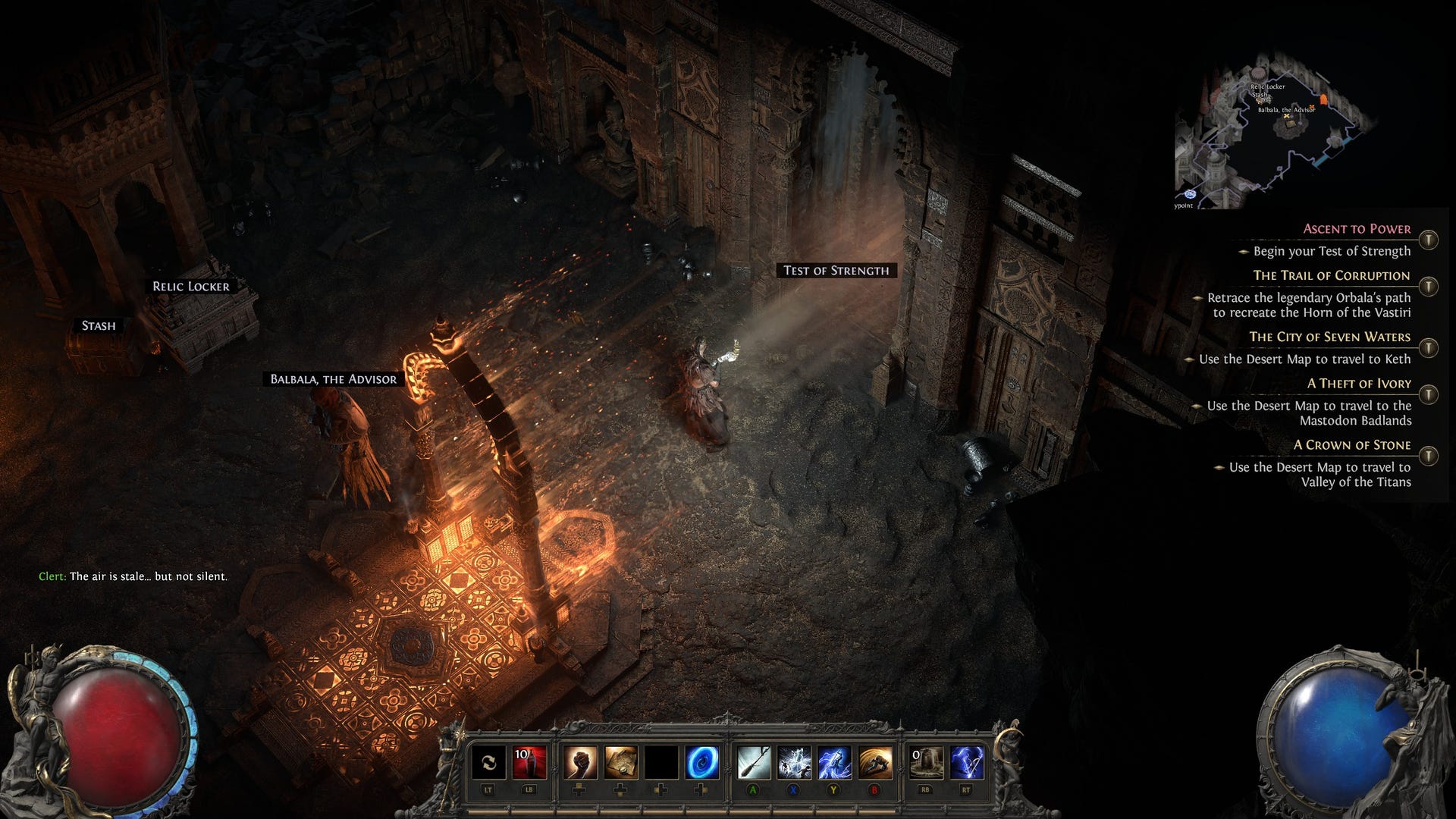The height and width of the screenshot is (819, 1456).
Task: Click the Test of Strength label
Action: pos(836,271)
